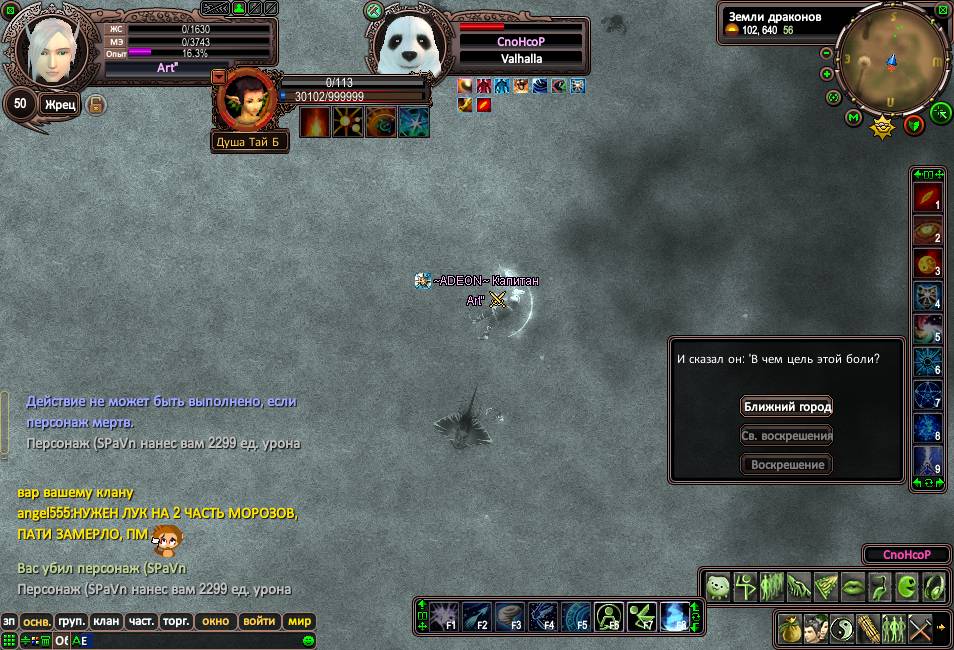Select the 'Воскрешение' resurrection button
The height and width of the screenshot is (650, 954).
click(x=786, y=465)
